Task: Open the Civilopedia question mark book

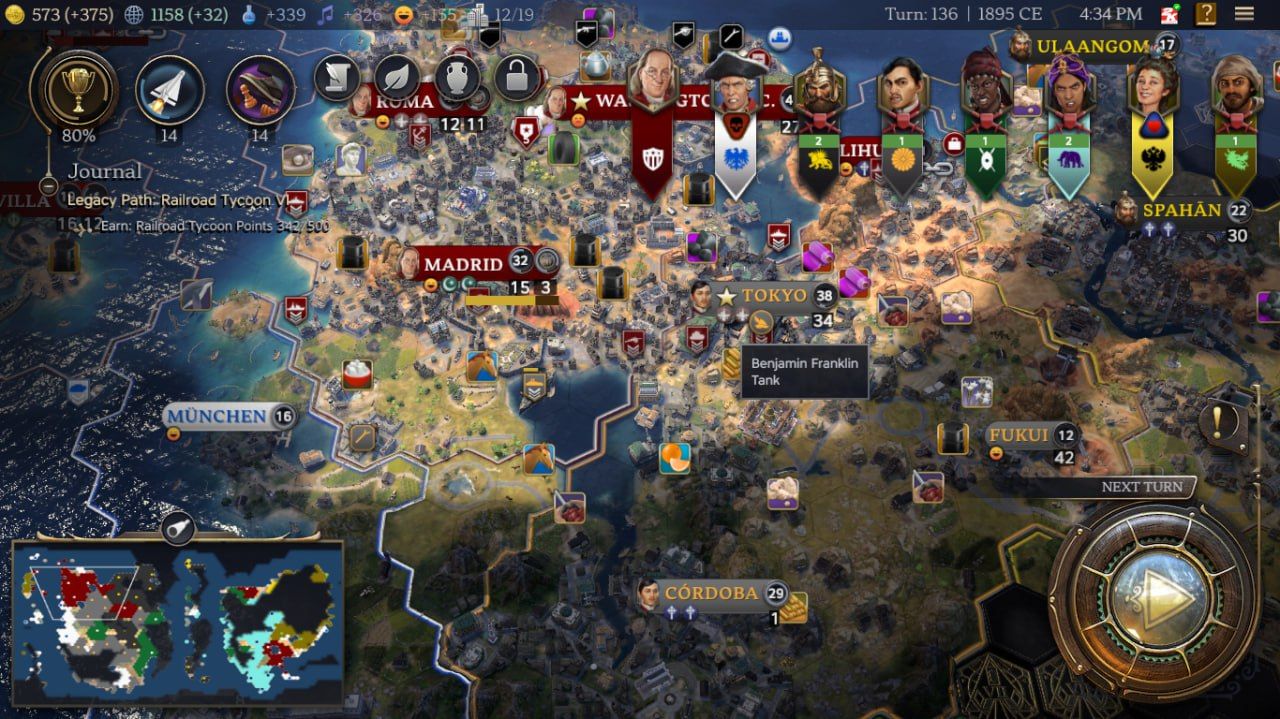Action: 1206,14
